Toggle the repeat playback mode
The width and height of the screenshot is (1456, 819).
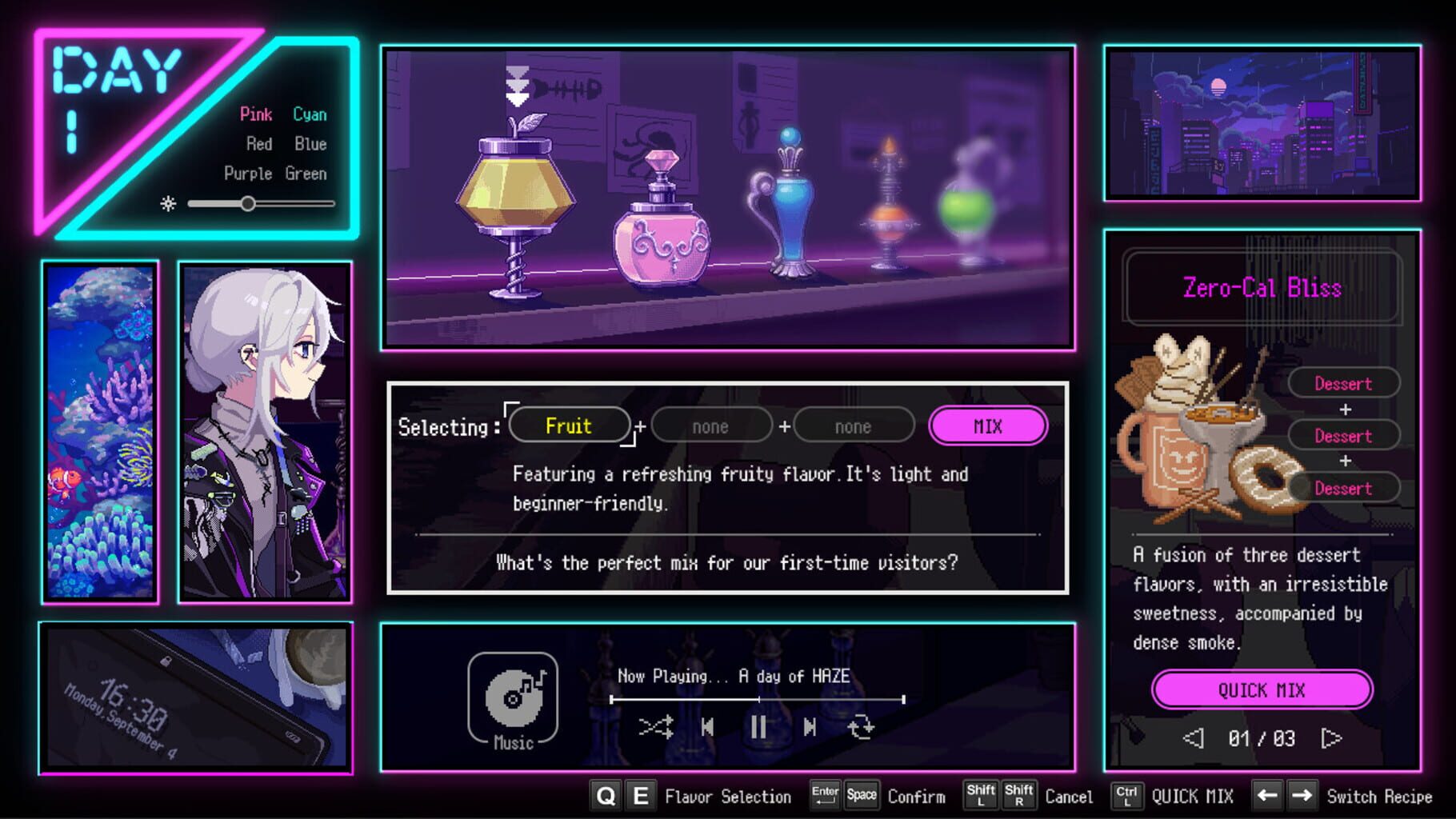coord(862,727)
